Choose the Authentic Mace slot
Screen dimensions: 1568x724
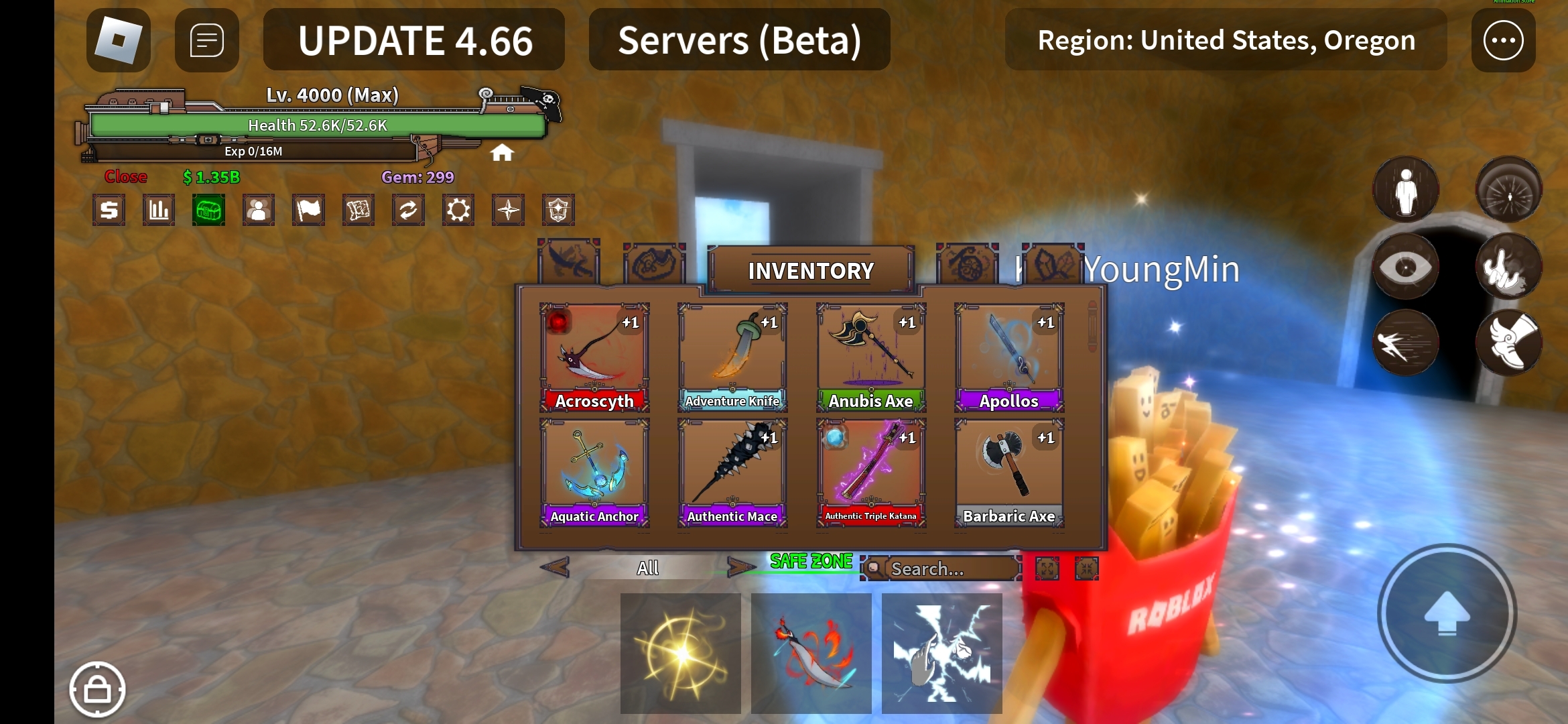click(x=732, y=473)
